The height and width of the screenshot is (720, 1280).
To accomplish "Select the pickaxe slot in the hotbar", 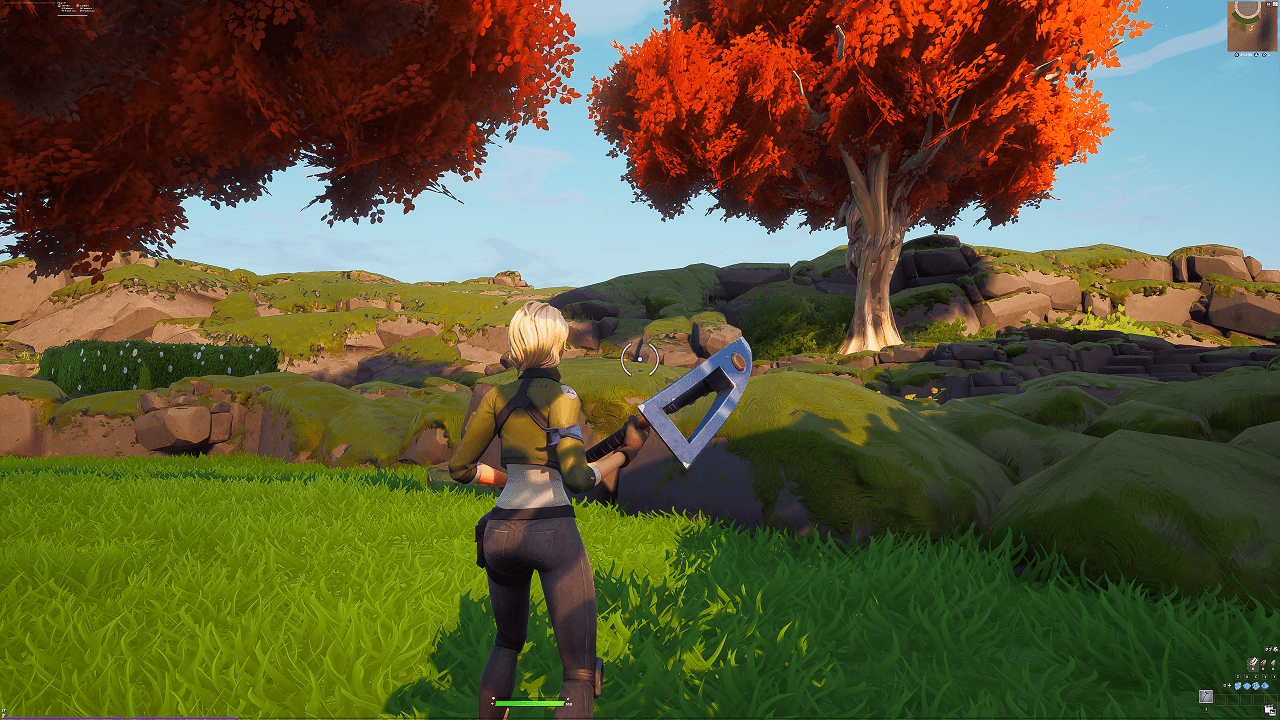I will 1206,697.
